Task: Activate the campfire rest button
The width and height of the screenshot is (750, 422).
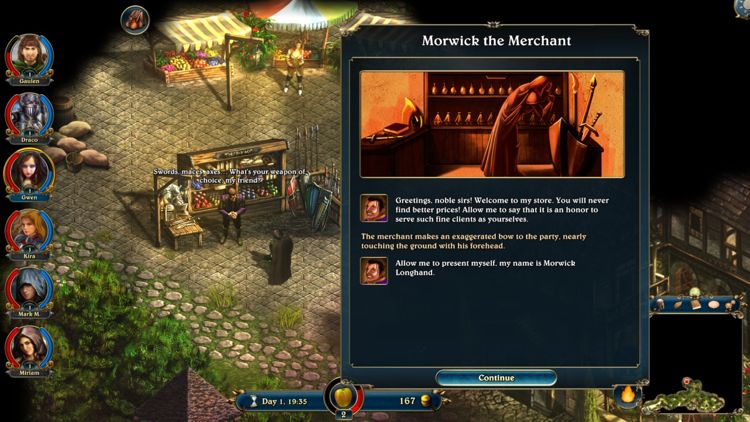Action: pos(627,398)
